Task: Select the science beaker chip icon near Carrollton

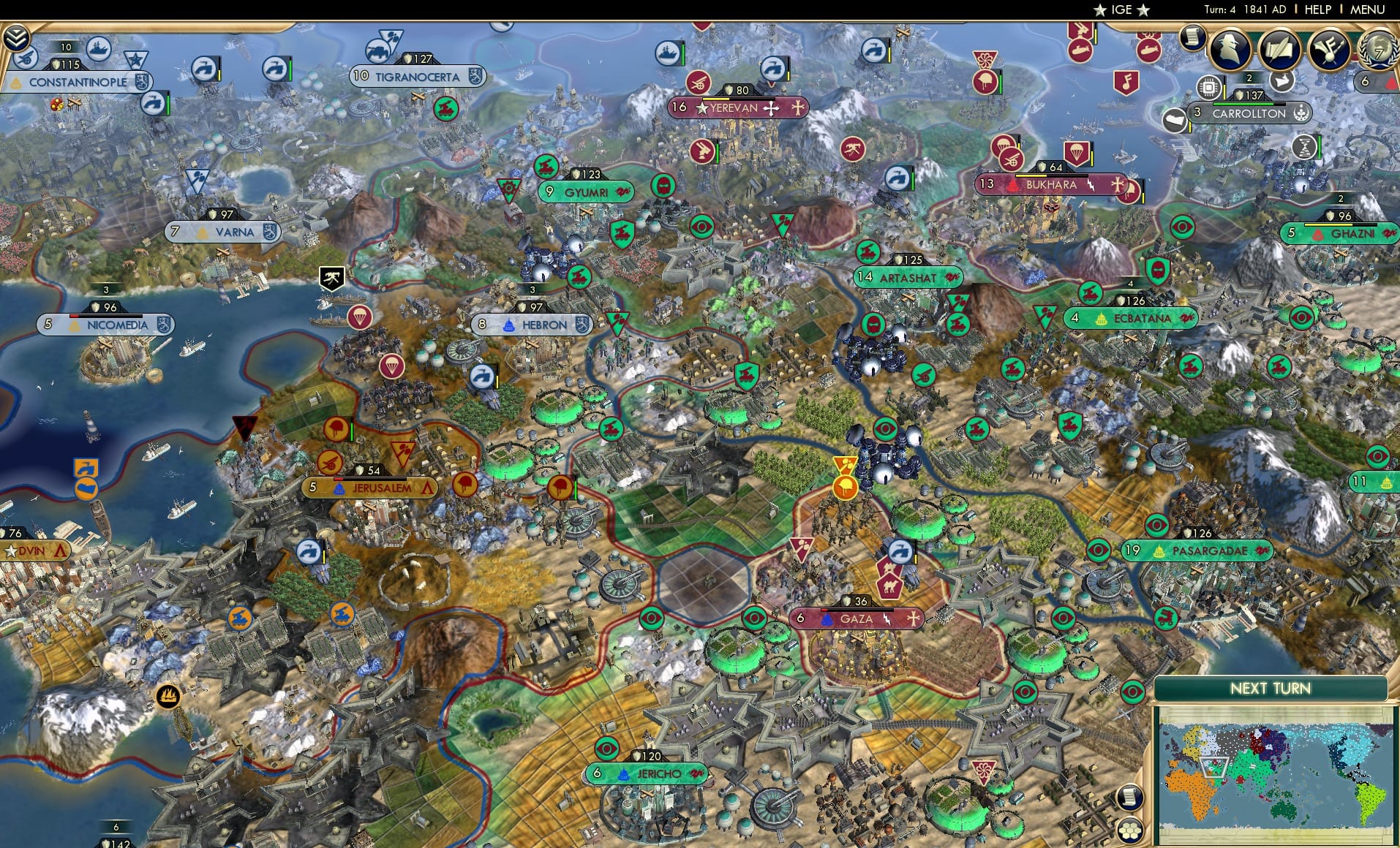Action: (1208, 88)
